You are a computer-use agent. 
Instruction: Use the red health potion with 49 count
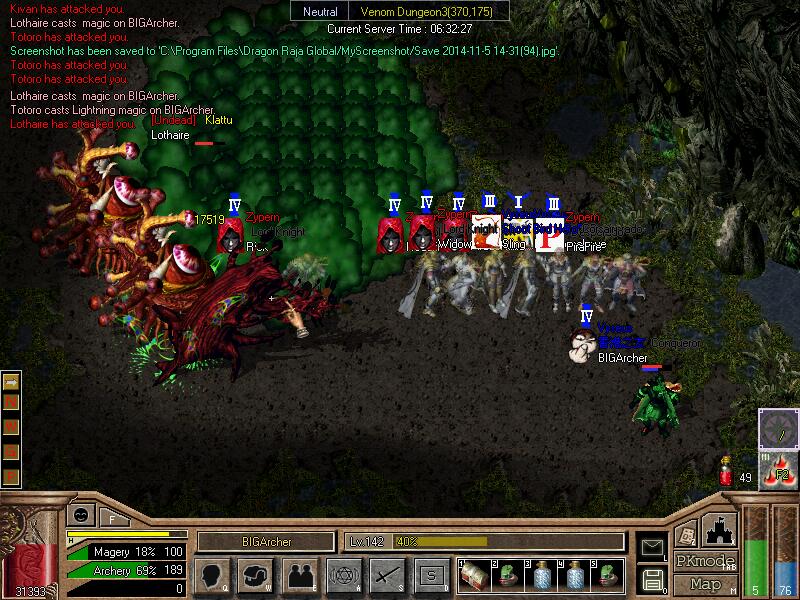726,470
